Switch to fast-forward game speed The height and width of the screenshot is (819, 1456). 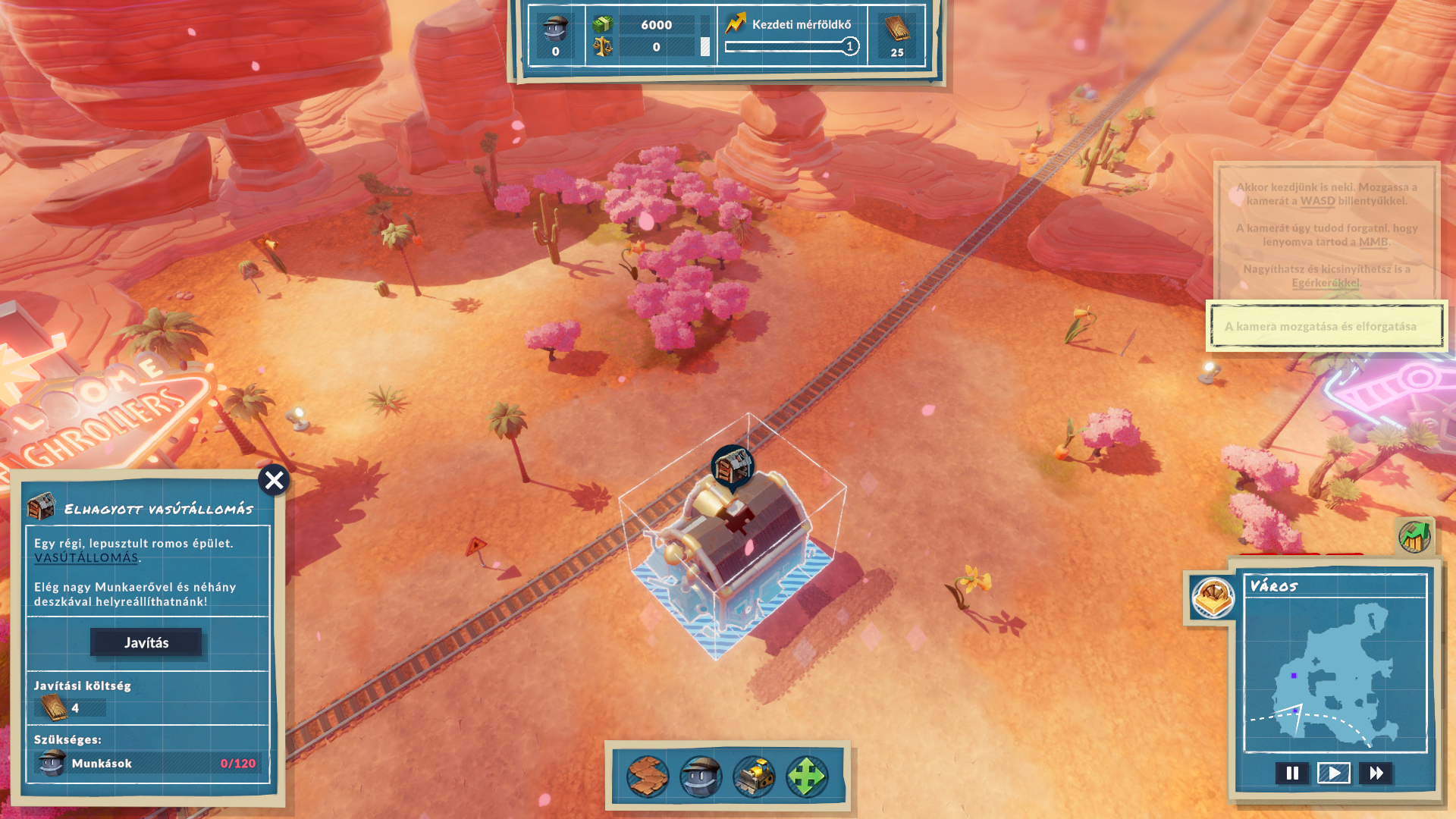1376,773
